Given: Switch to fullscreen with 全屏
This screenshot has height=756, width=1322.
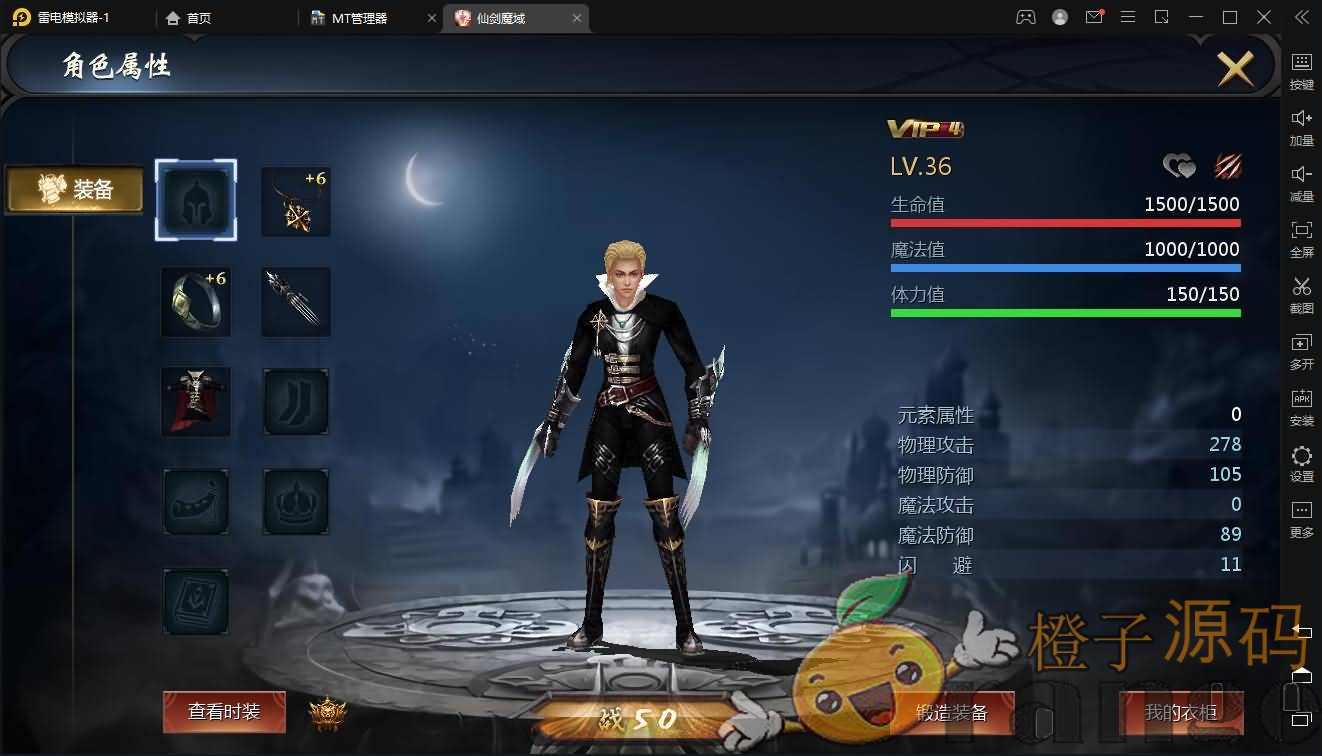Looking at the screenshot, I should pyautogui.click(x=1301, y=240).
